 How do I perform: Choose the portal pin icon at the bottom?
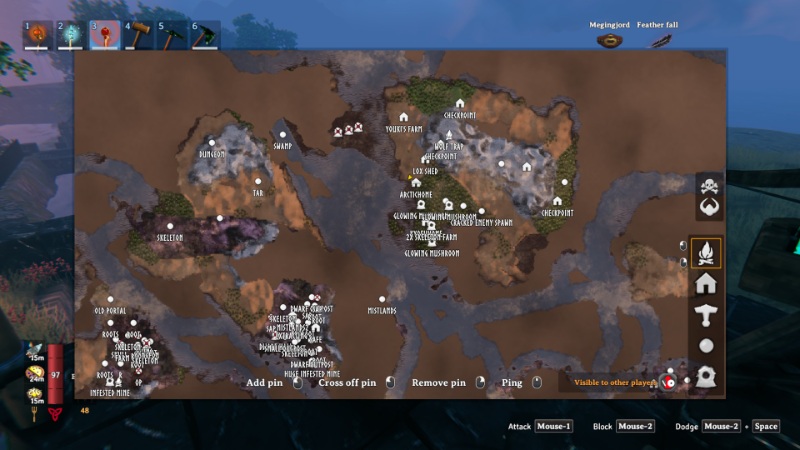click(705, 377)
